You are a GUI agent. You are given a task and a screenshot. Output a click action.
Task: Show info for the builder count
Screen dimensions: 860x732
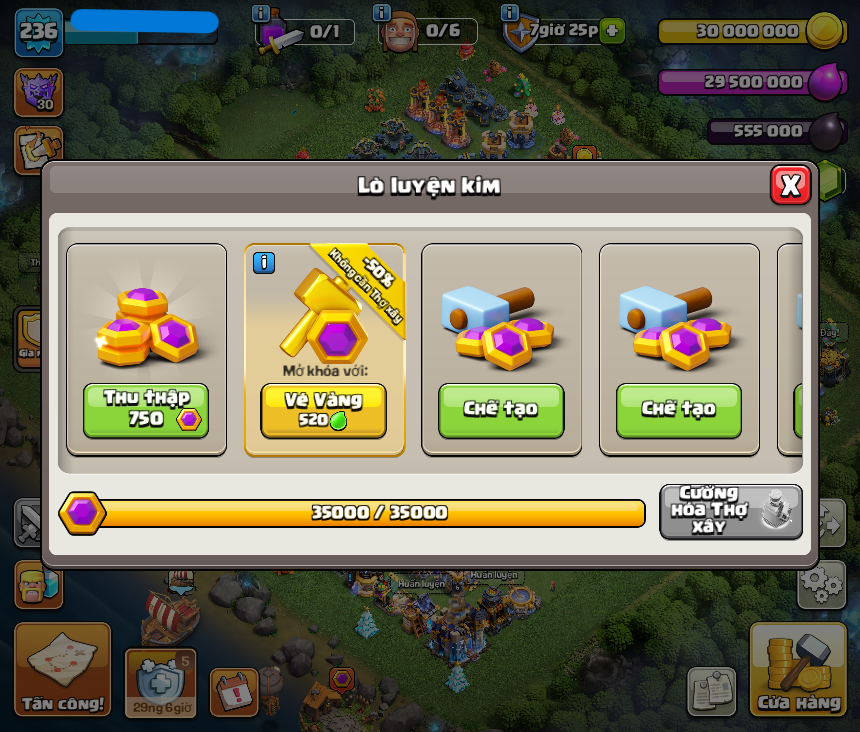[382, 13]
